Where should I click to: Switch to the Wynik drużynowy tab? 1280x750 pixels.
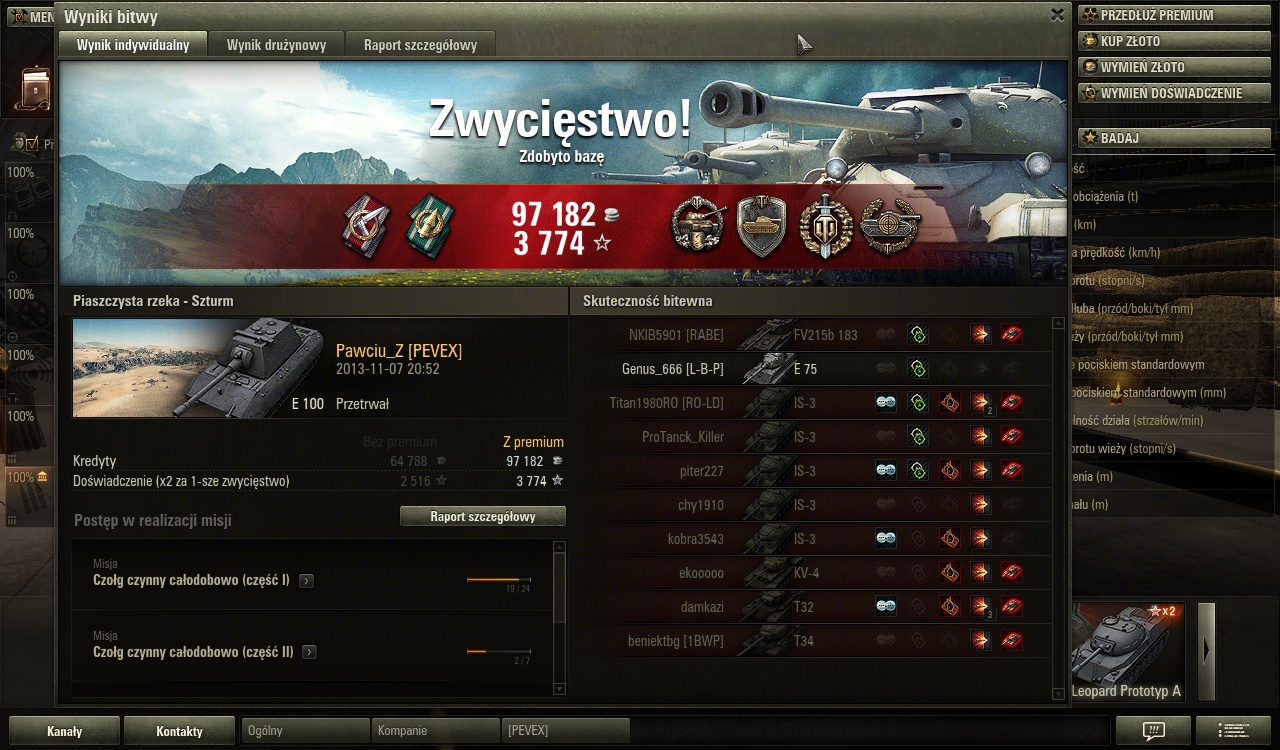[x=276, y=45]
